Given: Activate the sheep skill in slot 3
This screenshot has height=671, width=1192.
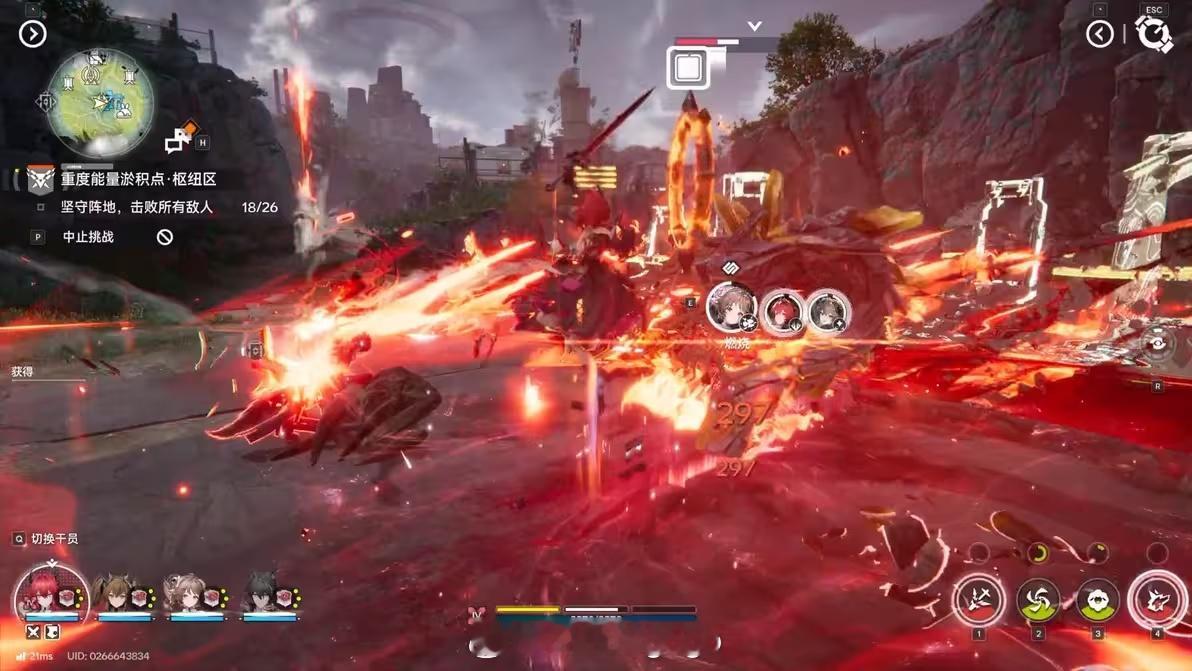Looking at the screenshot, I should click(x=1097, y=600).
